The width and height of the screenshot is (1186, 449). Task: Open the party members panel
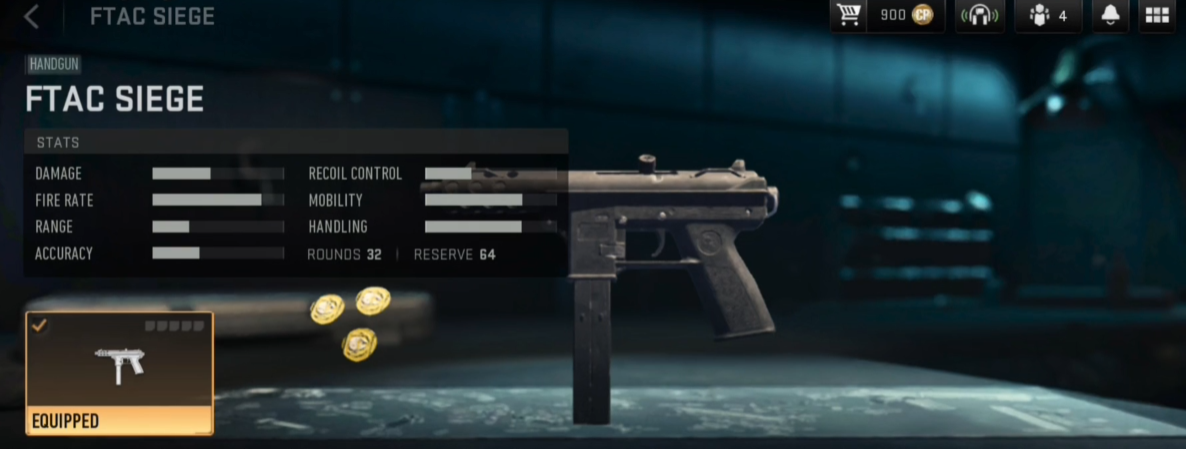point(1047,16)
